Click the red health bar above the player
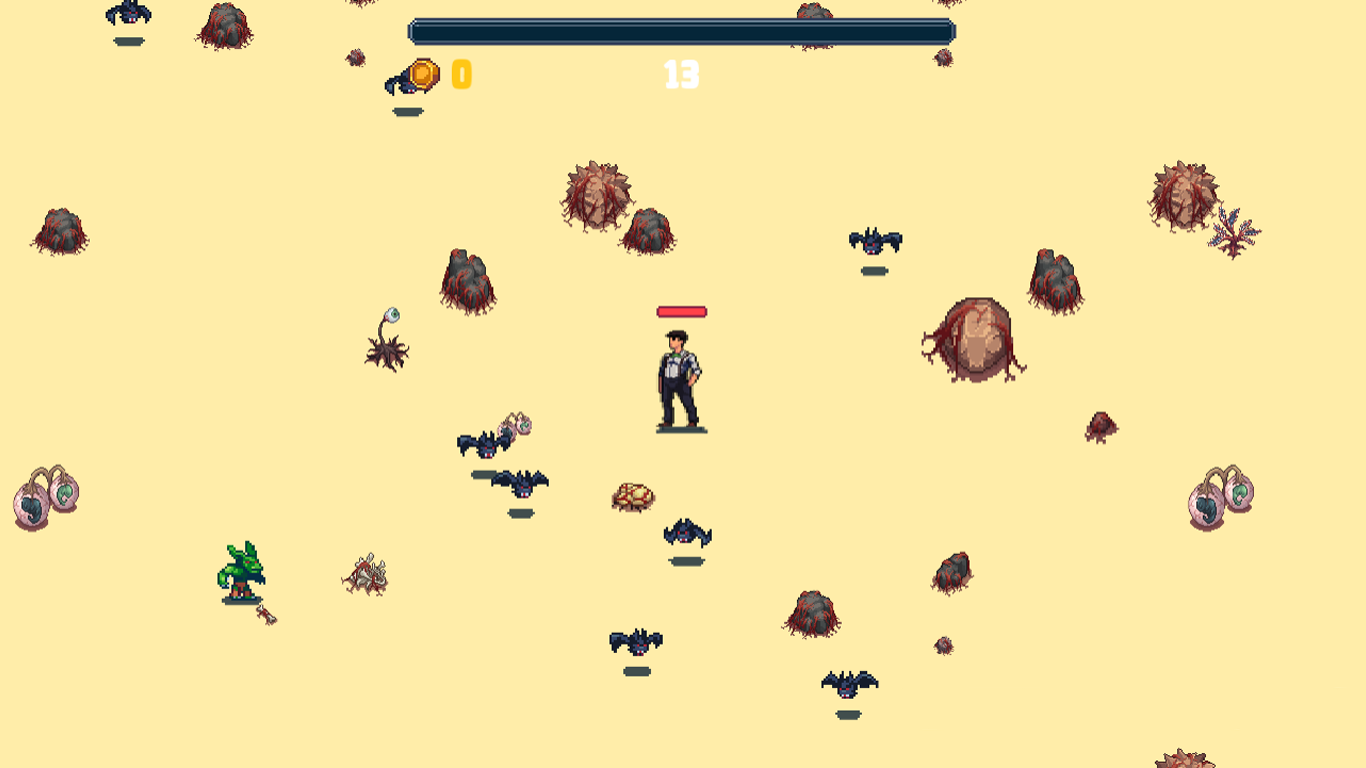 681,311
